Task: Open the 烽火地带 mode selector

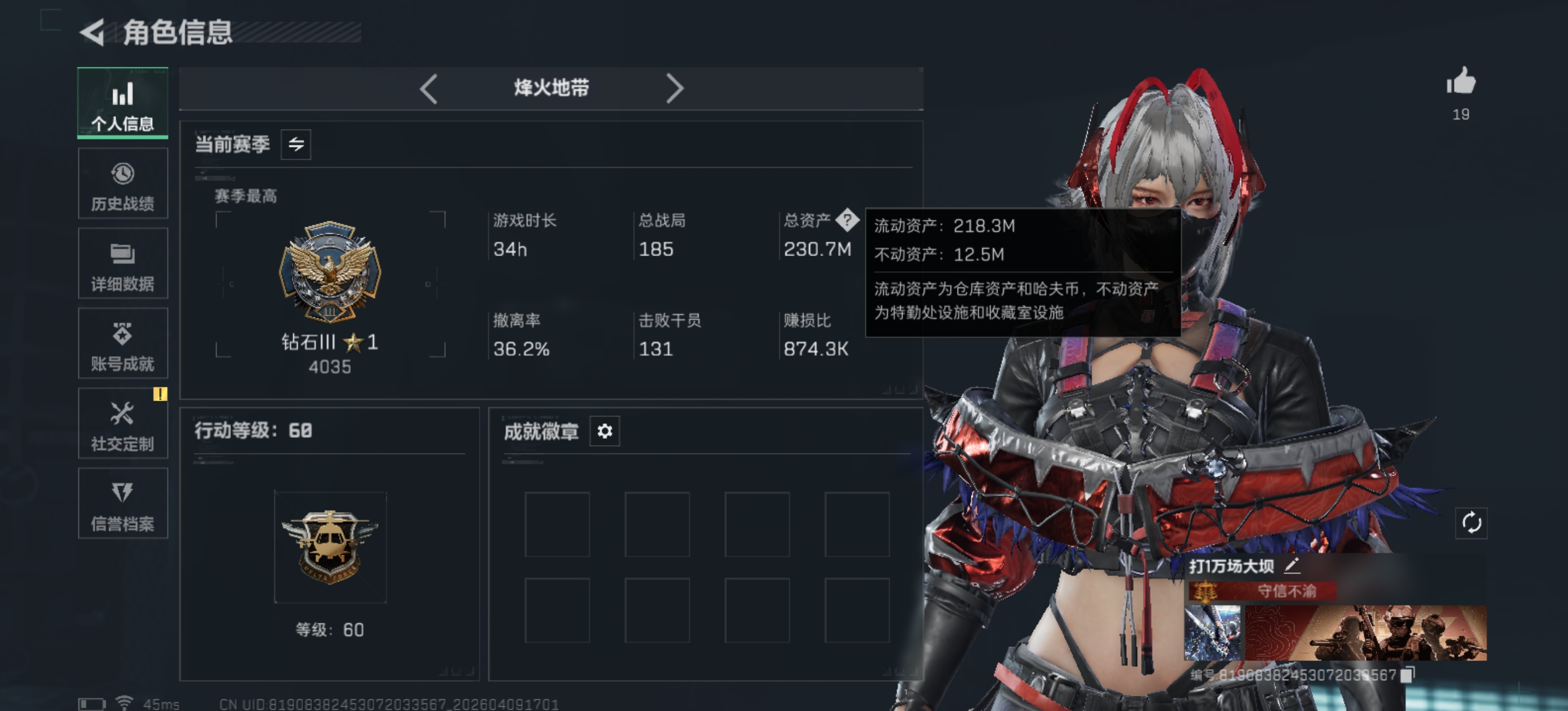Action: [x=551, y=88]
